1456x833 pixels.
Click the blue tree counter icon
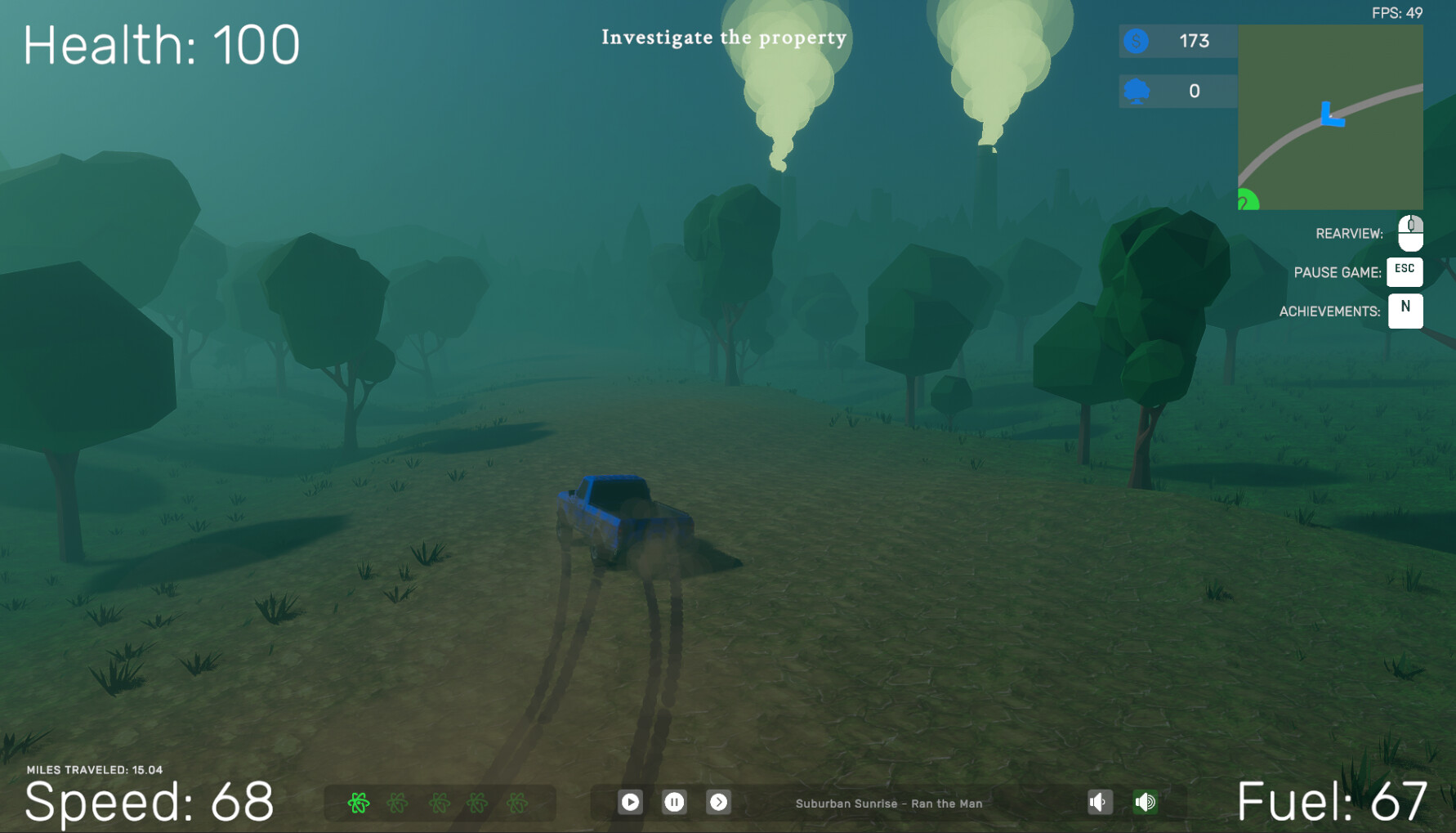(x=1136, y=91)
